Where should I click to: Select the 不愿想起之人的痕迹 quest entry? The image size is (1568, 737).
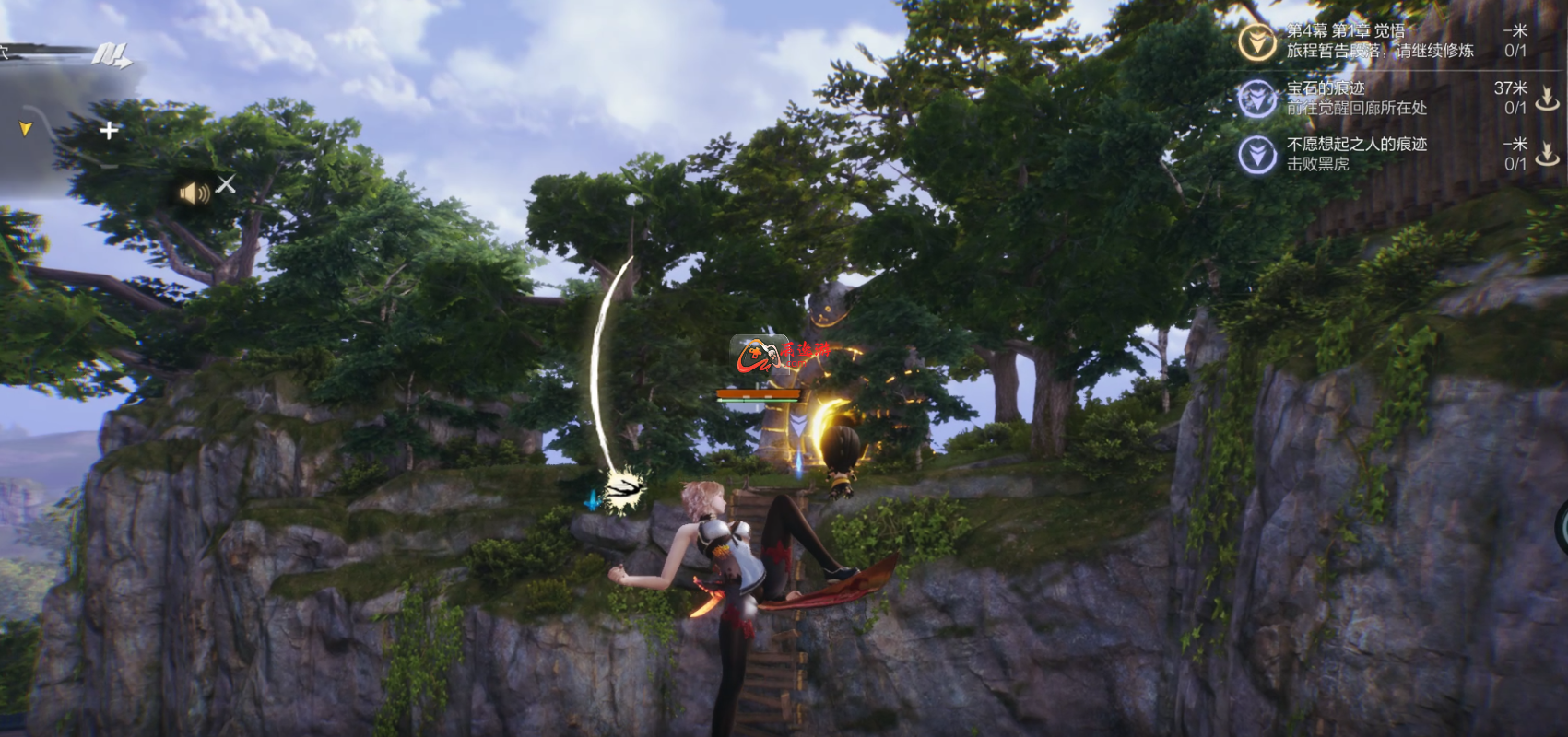(1356, 154)
